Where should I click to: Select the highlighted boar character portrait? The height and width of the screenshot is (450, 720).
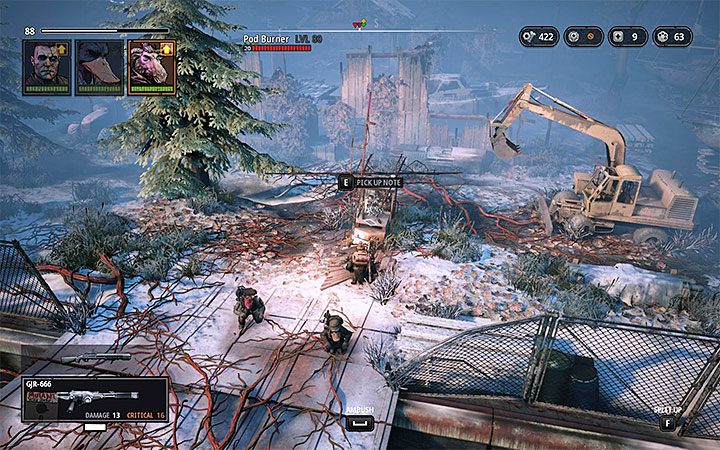pyautogui.click(x=151, y=67)
